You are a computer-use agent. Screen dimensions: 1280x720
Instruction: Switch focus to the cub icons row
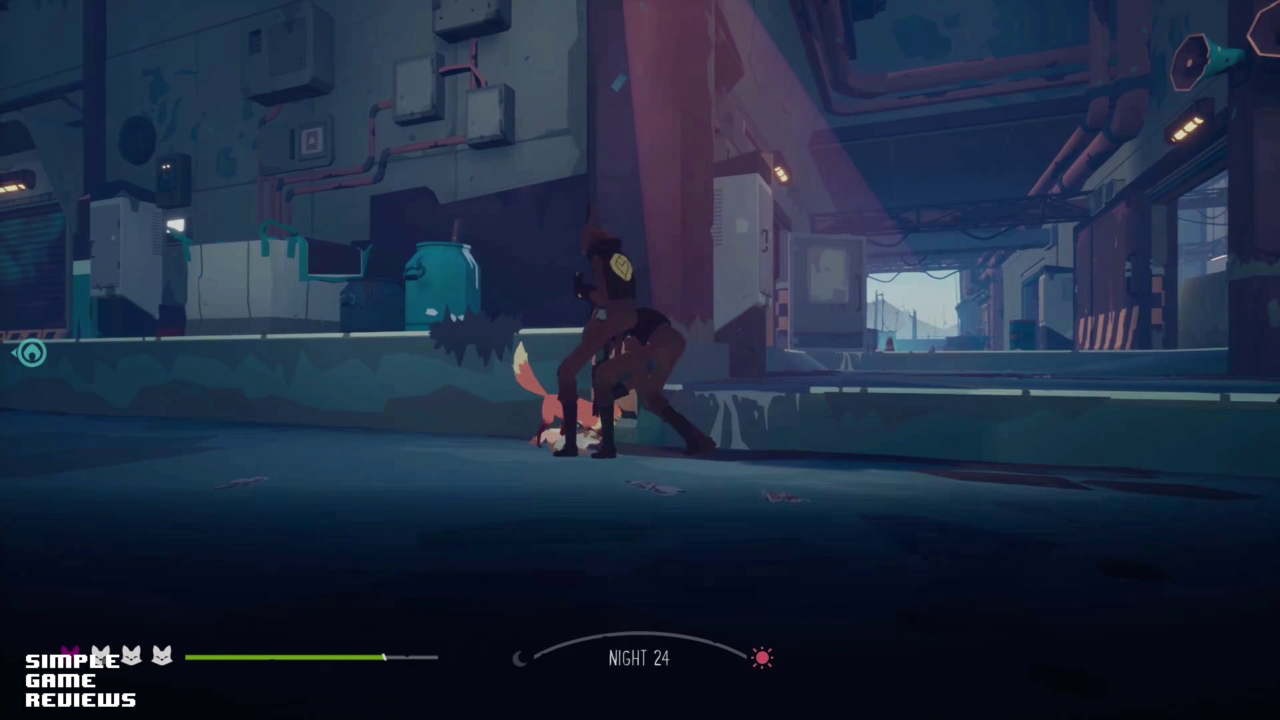pos(115,655)
